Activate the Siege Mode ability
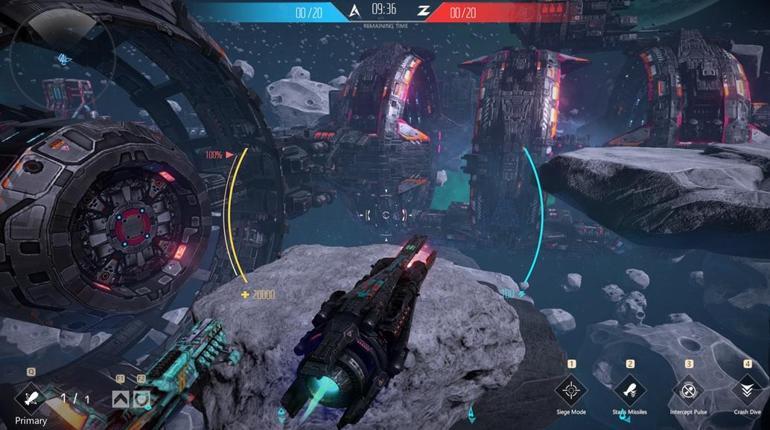 (571, 389)
